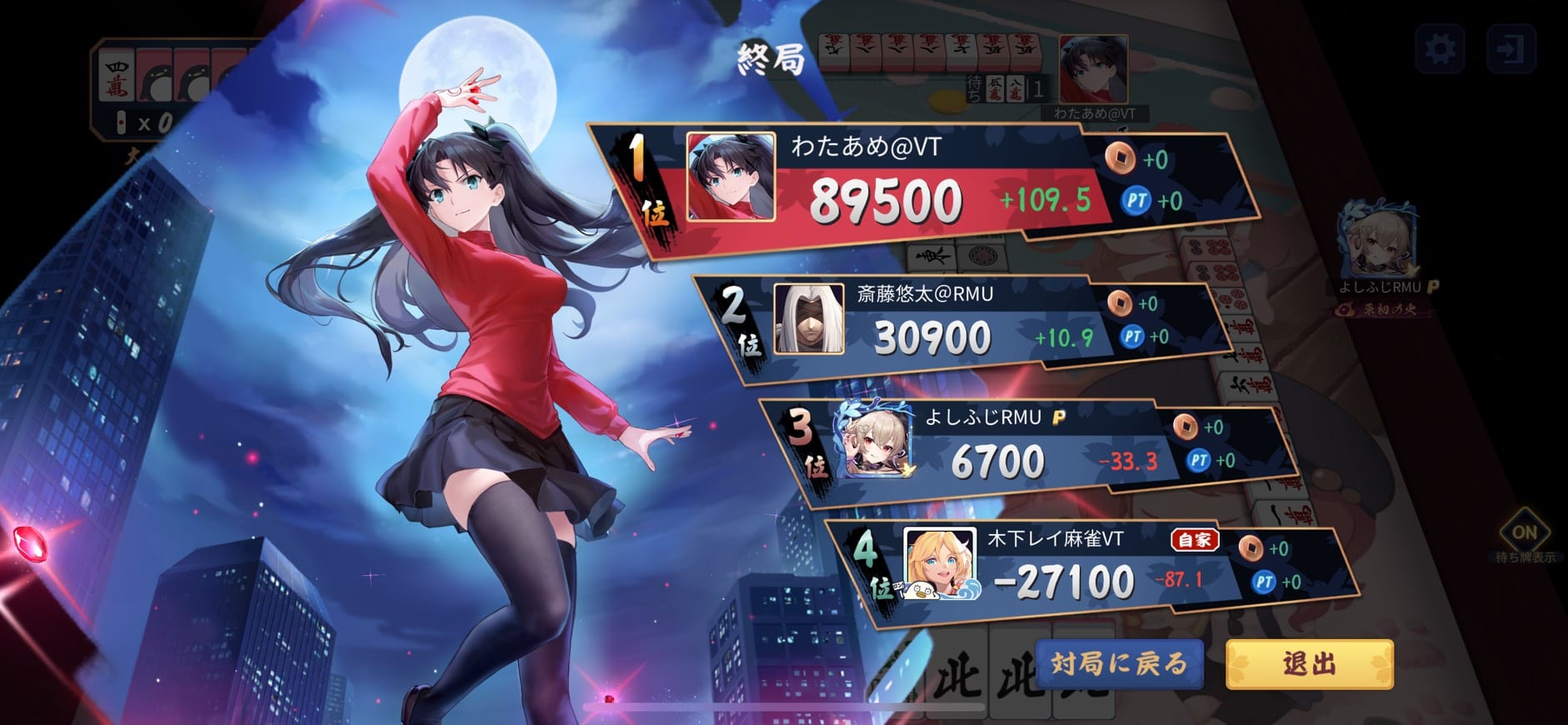Viewport: 1568px width, 725px height.
Task: Return to the match with 対局に戻る
Action: 1119,664
